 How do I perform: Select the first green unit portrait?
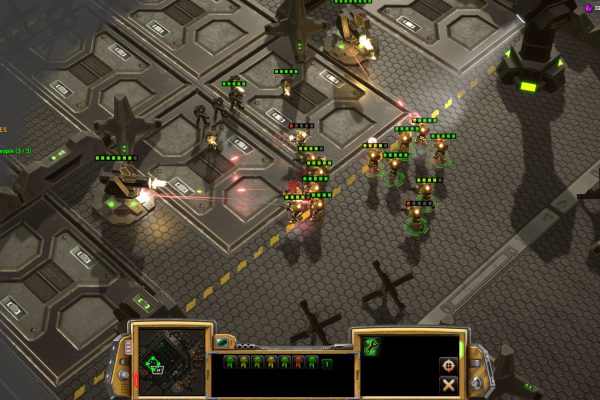point(230,362)
